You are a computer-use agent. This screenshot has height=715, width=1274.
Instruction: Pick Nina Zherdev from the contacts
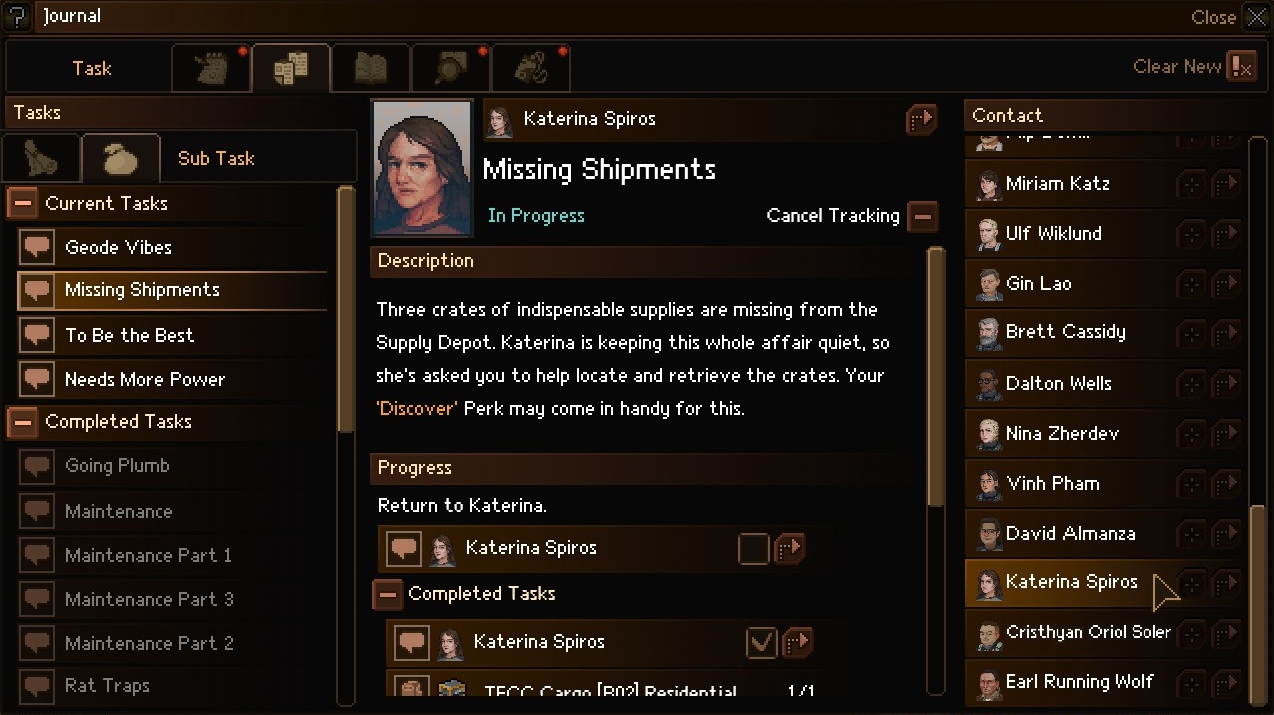pyautogui.click(x=1062, y=433)
